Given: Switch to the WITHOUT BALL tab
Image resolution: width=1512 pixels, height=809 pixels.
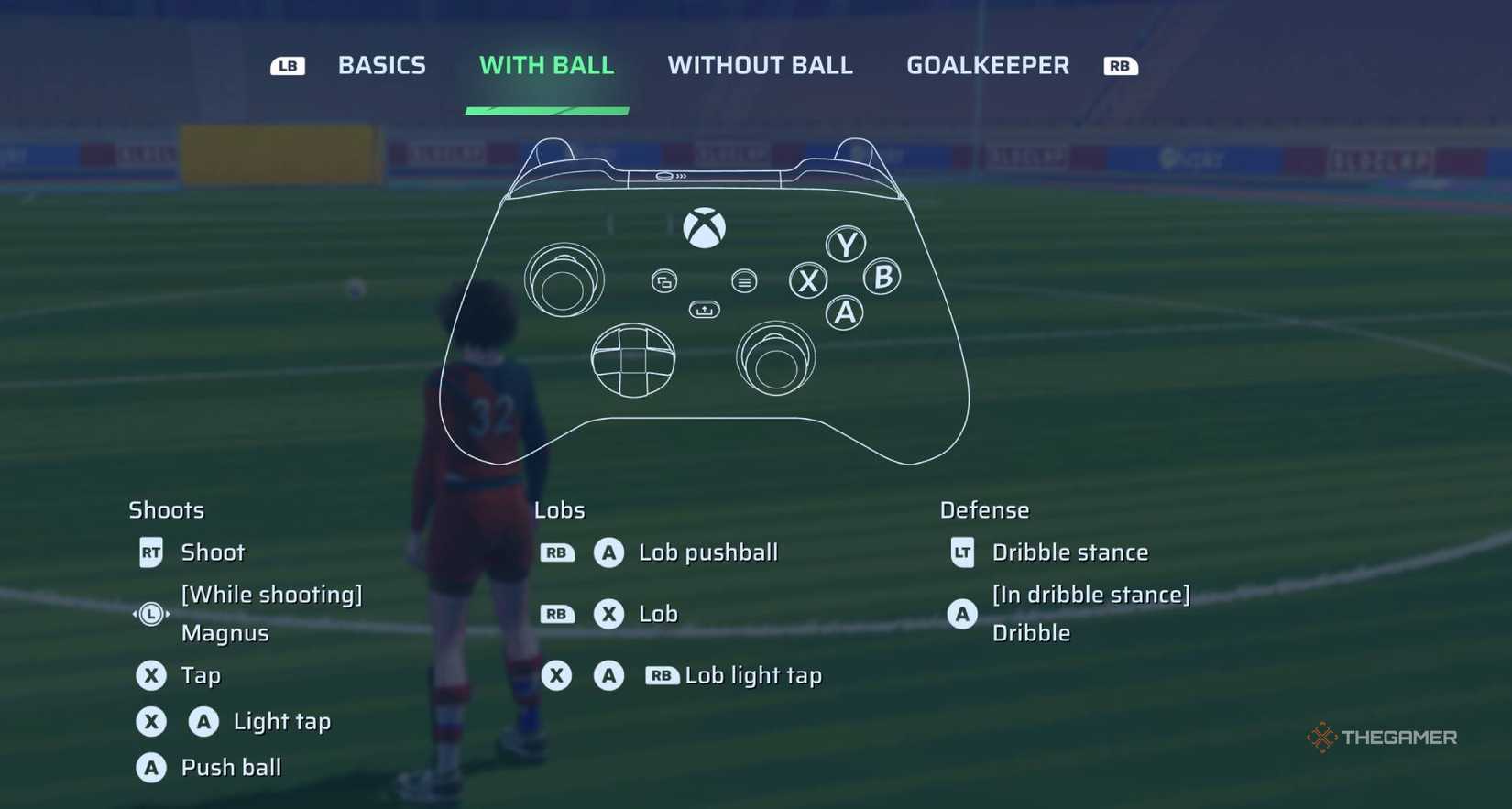Looking at the screenshot, I should (761, 65).
